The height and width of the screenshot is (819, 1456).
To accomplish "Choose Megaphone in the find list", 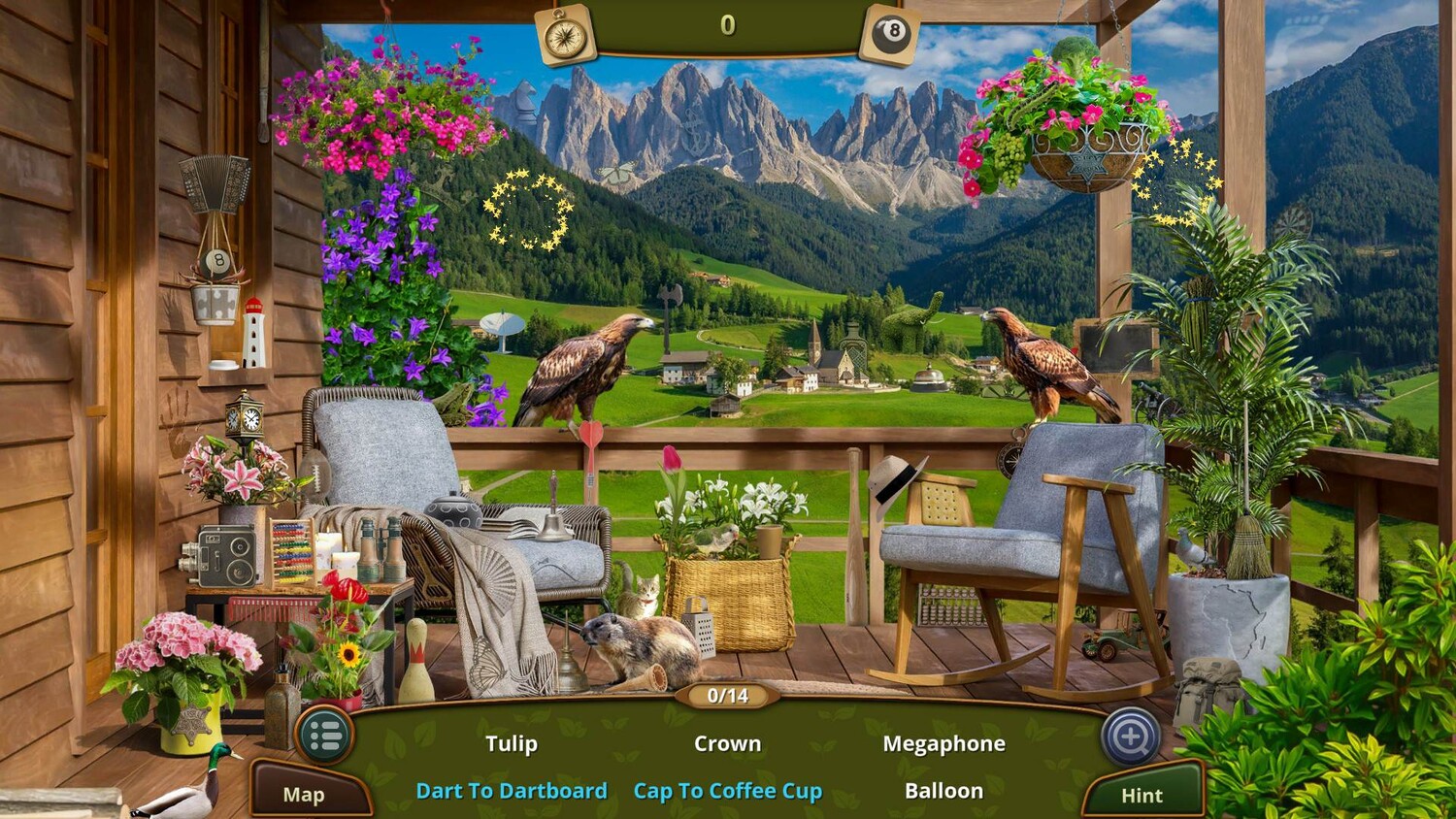I will click(x=943, y=744).
